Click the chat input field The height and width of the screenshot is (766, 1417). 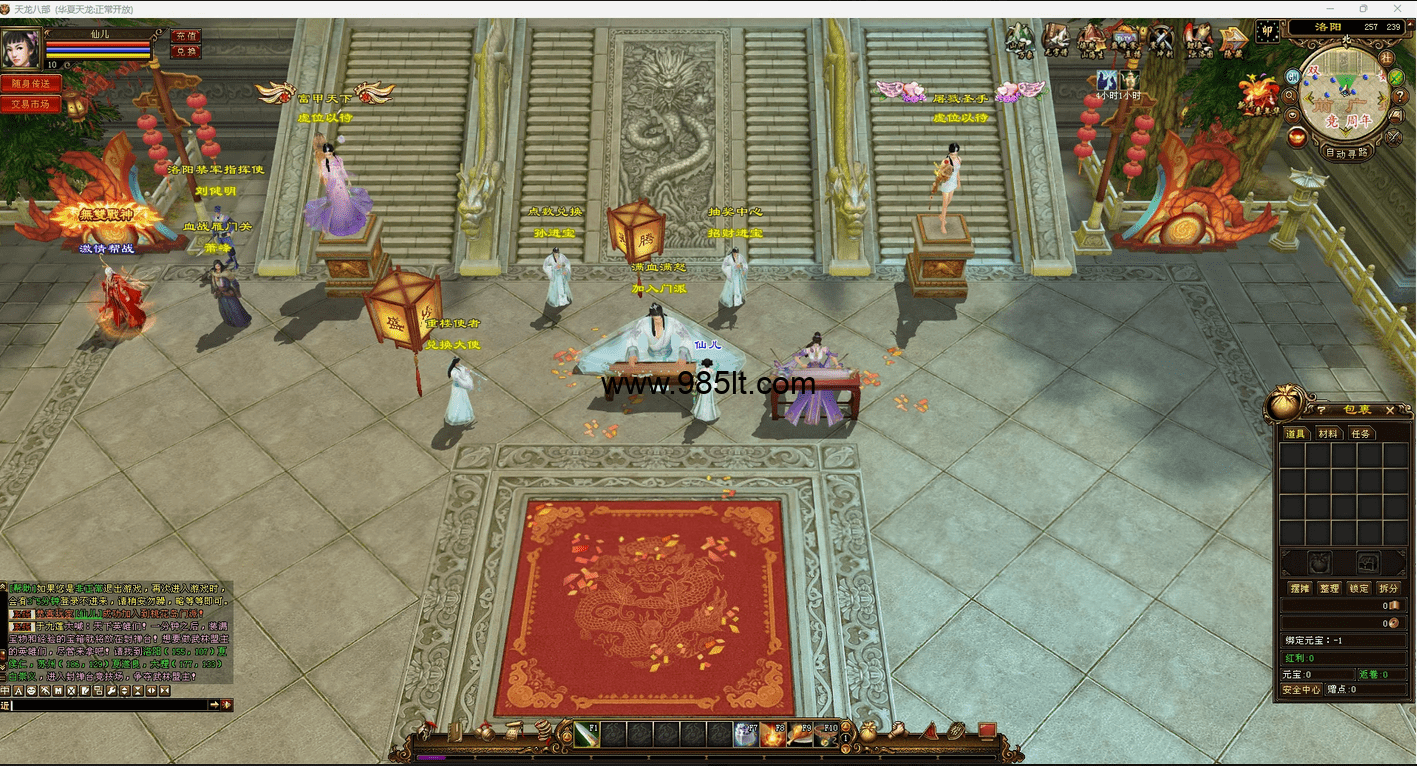tap(110, 705)
